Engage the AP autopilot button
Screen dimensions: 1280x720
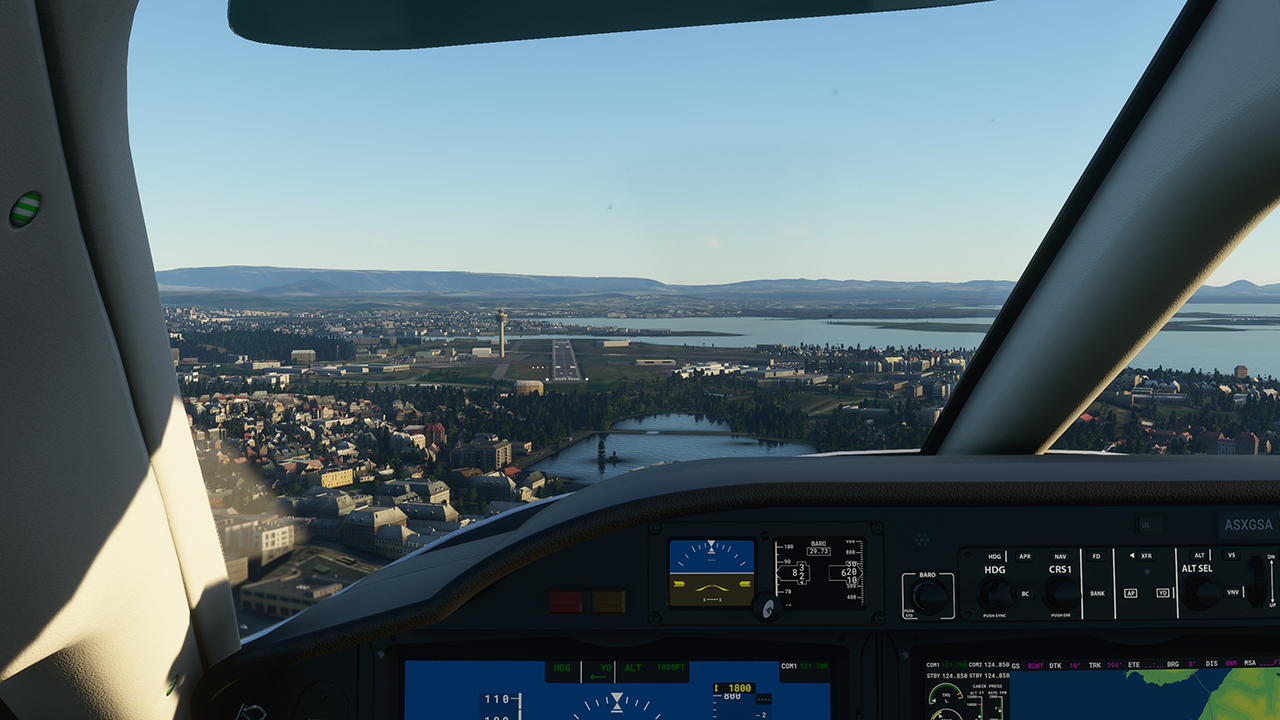(x=1130, y=592)
